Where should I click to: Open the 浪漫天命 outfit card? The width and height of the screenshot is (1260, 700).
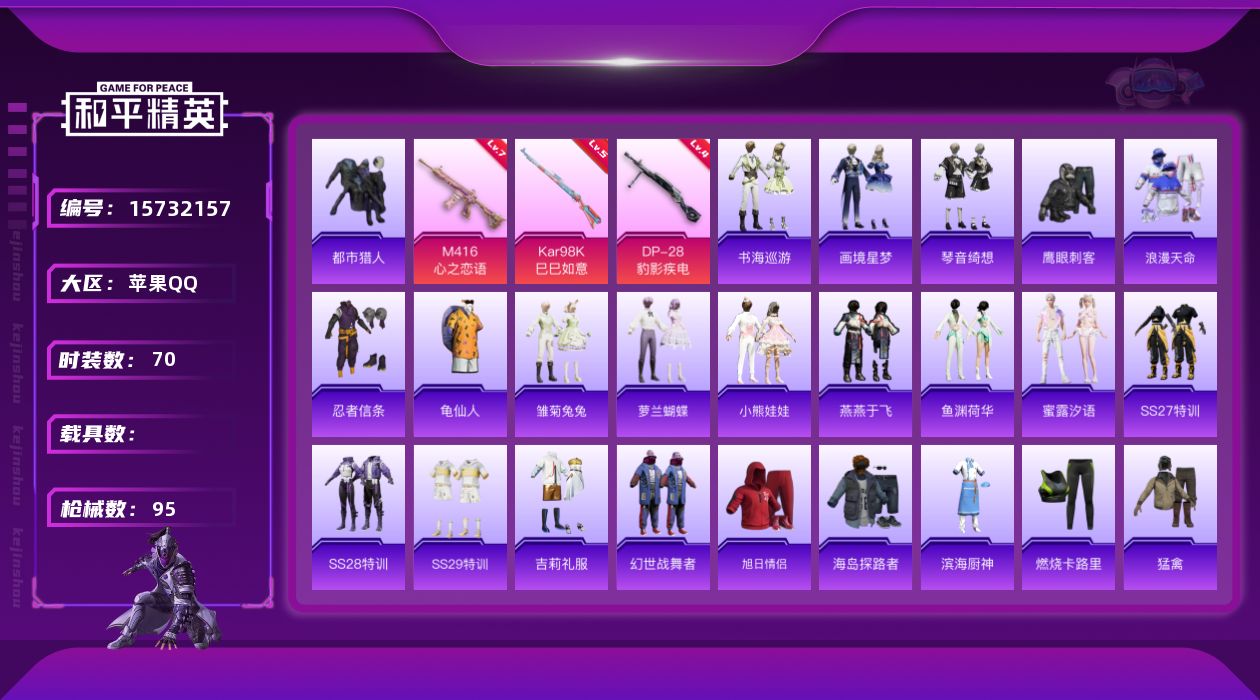pos(1170,210)
